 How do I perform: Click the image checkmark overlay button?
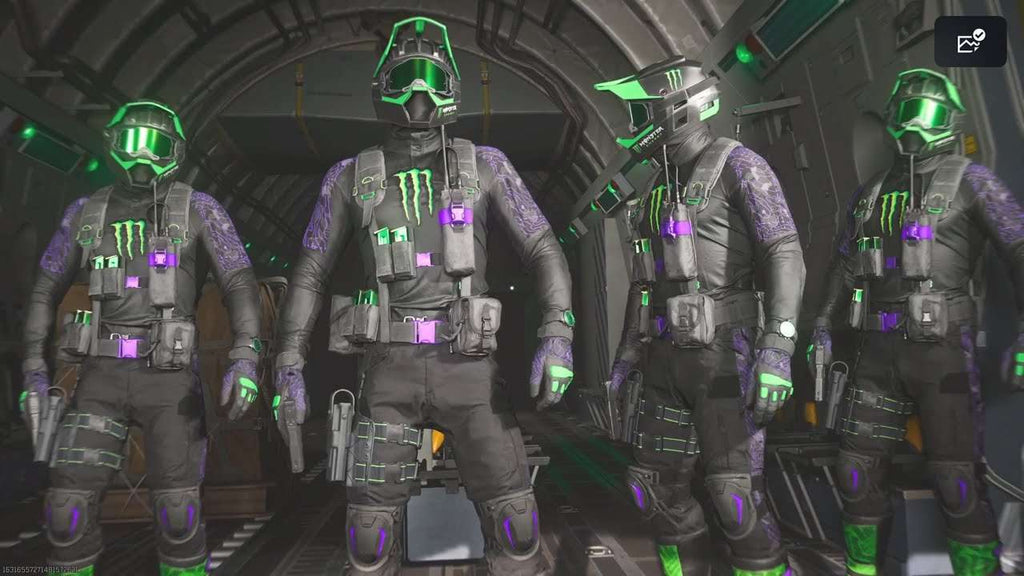point(970,42)
